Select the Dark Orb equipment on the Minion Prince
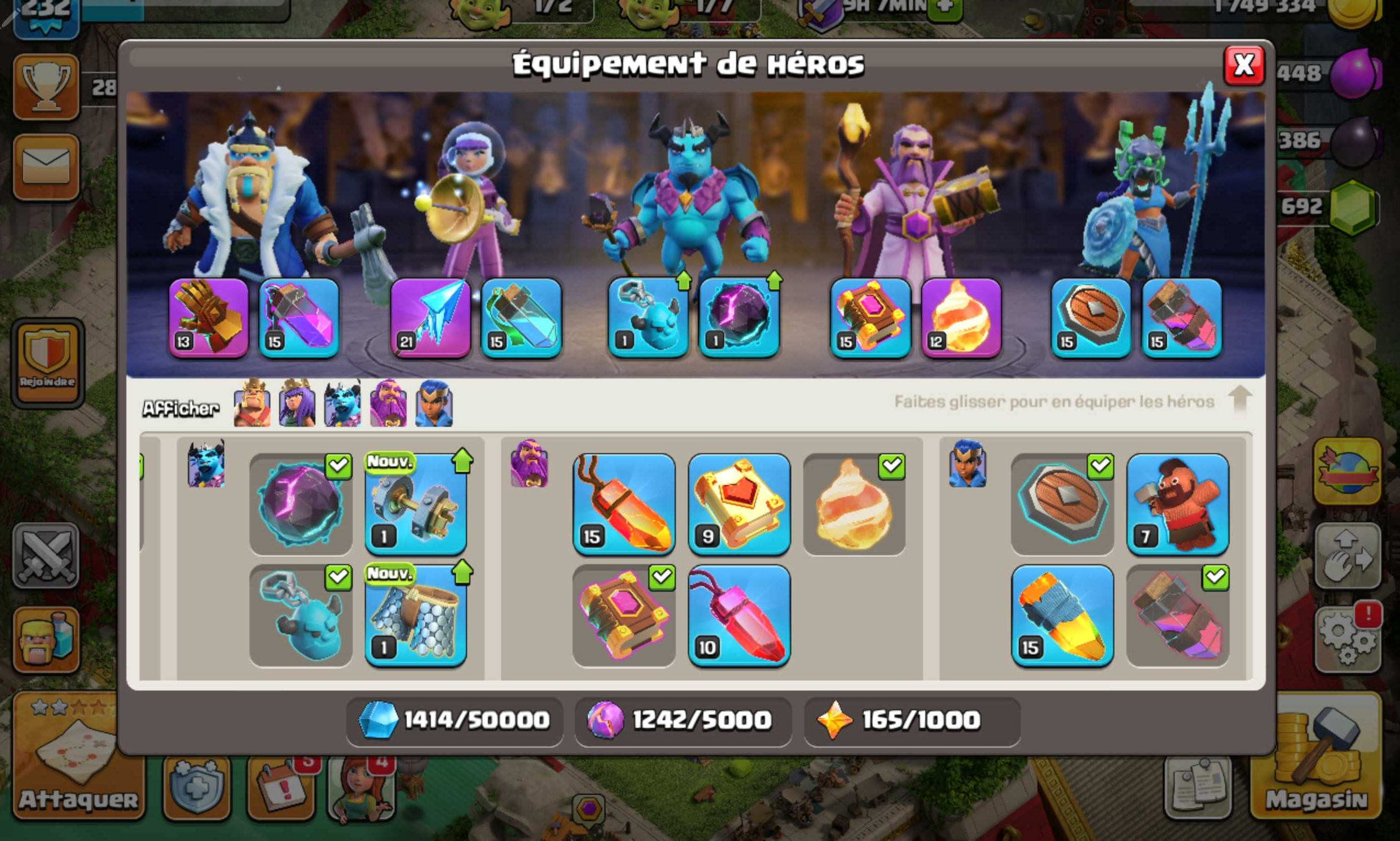Screen dimensions: 1400x841 [738, 319]
